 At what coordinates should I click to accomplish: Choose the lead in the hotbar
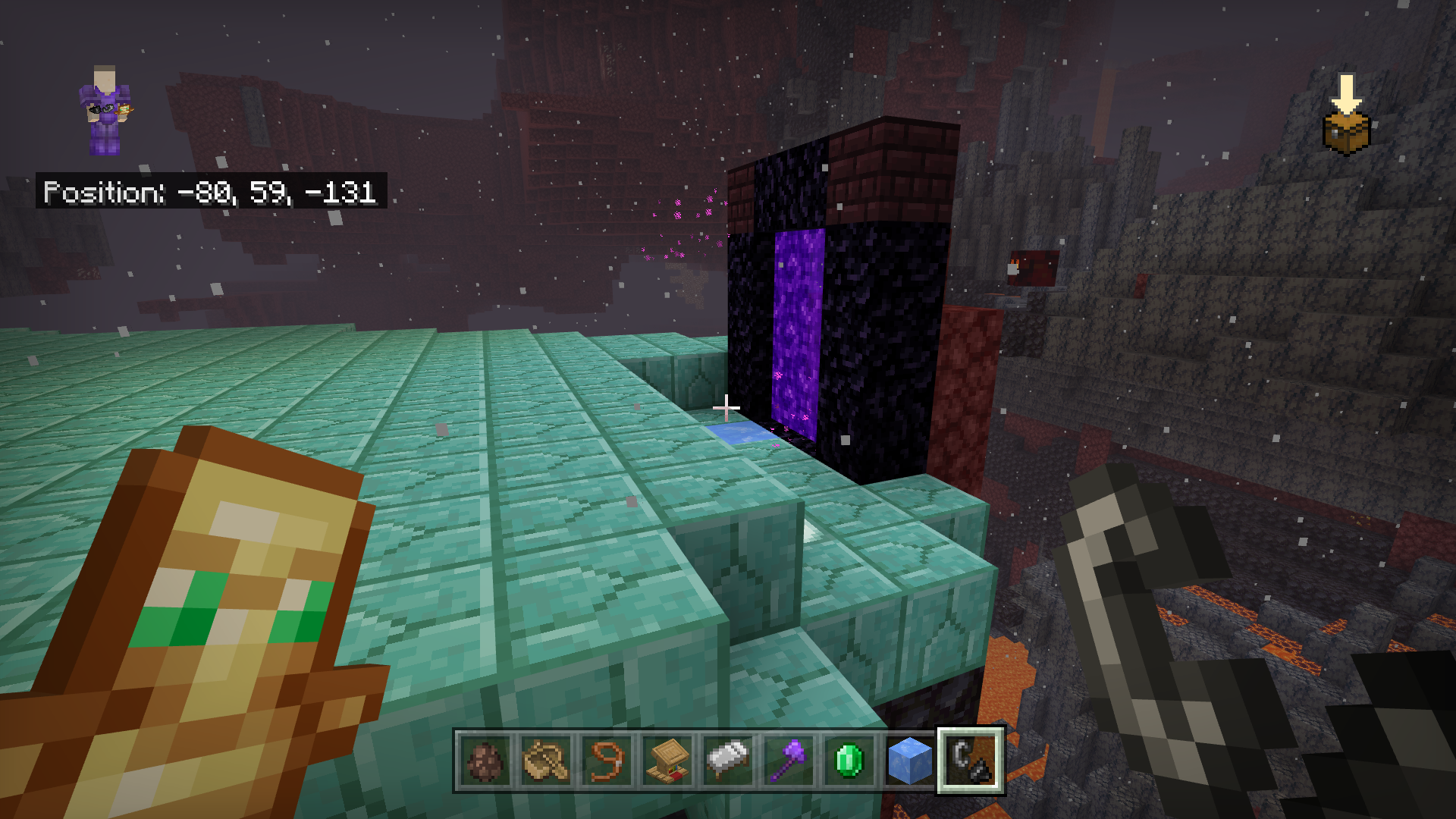click(607, 761)
